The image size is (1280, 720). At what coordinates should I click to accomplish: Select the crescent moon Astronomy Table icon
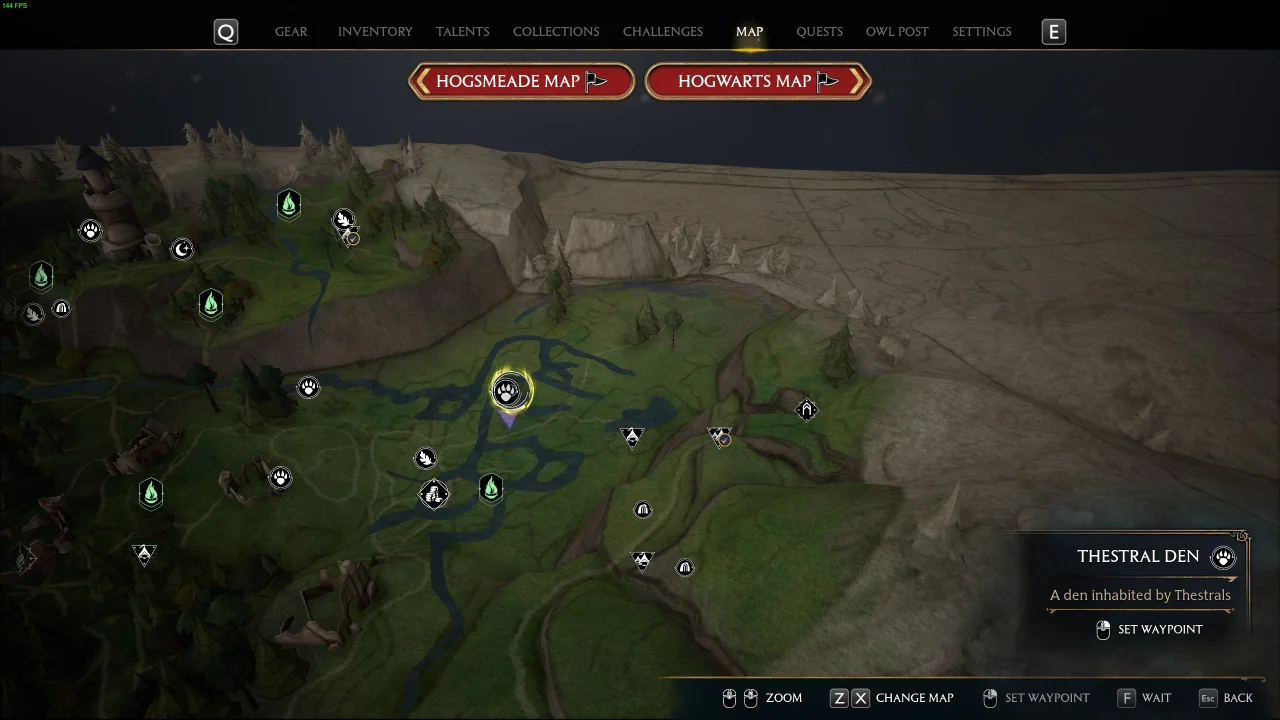(182, 249)
